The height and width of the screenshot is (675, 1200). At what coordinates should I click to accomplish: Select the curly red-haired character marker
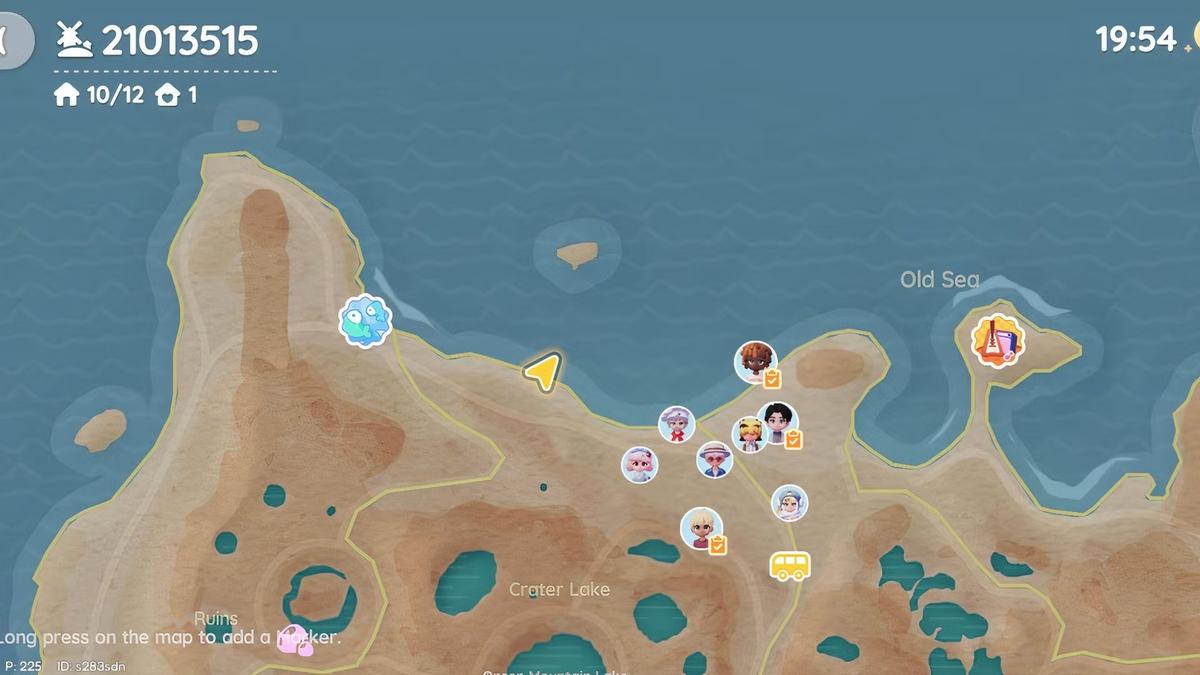755,361
